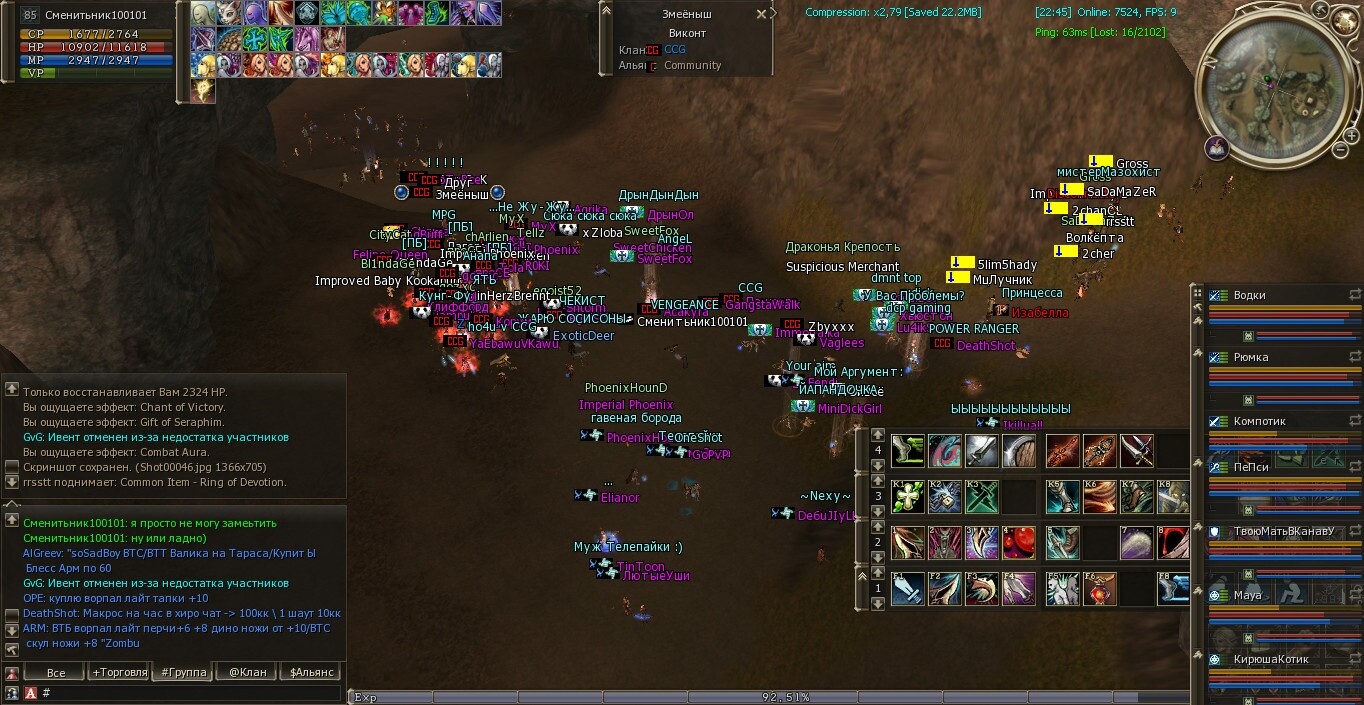Image resolution: width=1364 pixels, height=705 pixels.
Task: Open the $Альянс alliance chat tab
Action: pyautogui.click(x=311, y=672)
